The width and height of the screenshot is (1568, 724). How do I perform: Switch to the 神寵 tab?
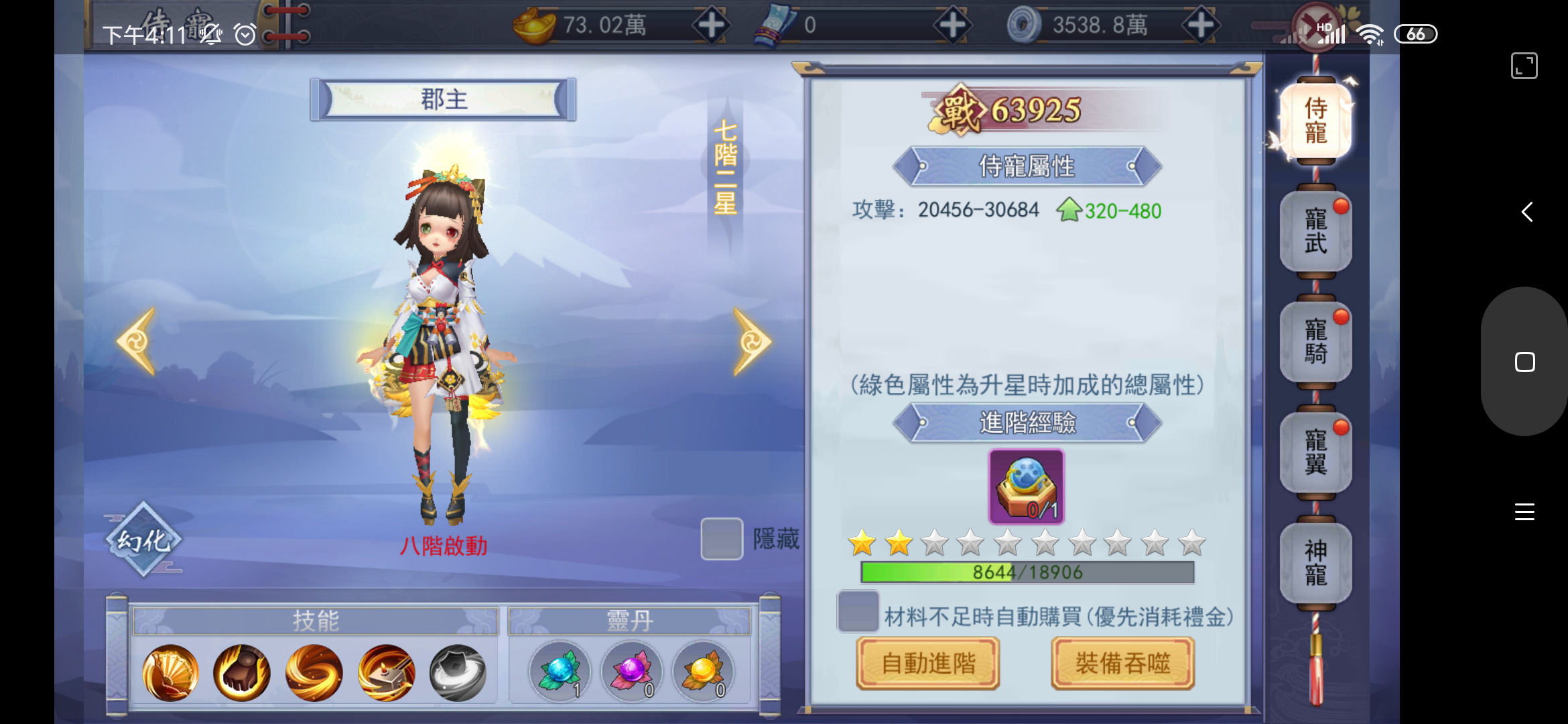point(1315,563)
